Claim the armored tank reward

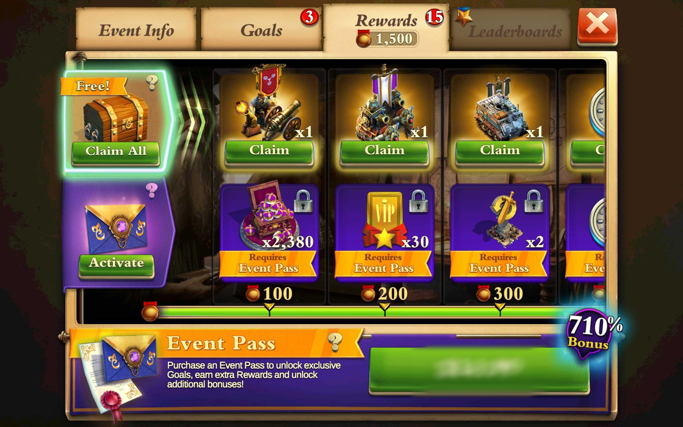(x=500, y=151)
